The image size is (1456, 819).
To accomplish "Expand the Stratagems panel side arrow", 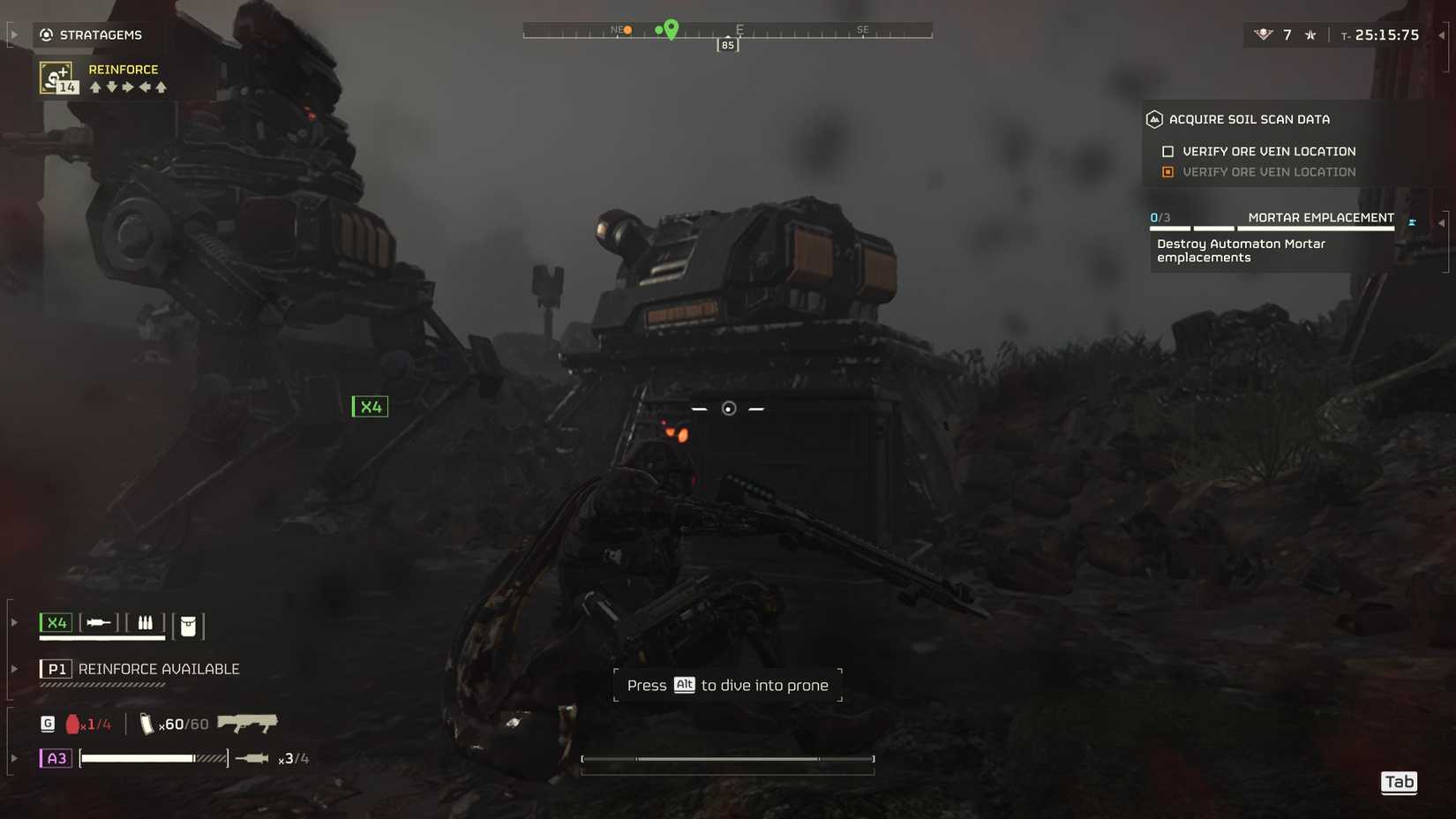I will (14, 34).
